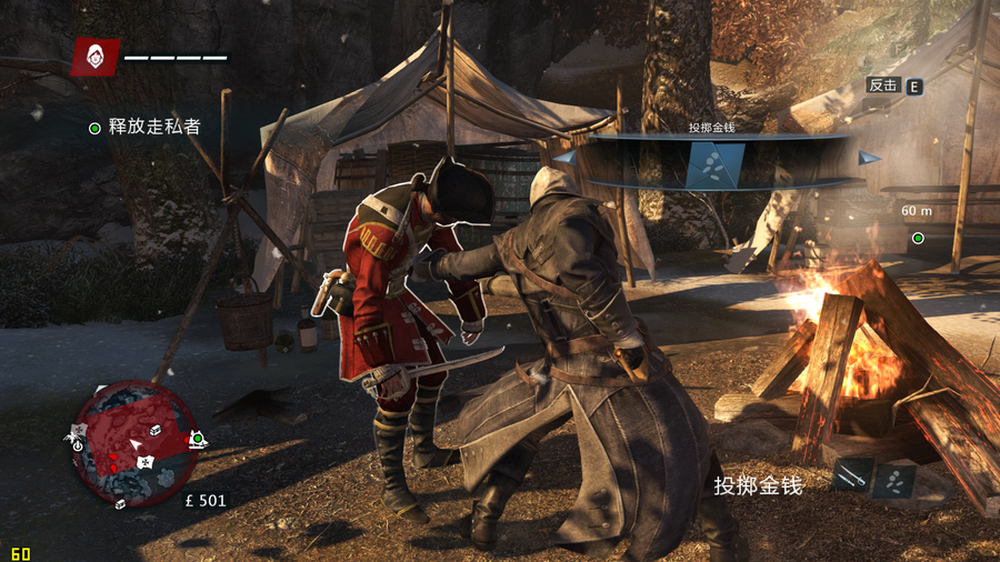This screenshot has height=562, width=1000.
Task: Cycle the weapon selector right with the arrow
Action: pos(868,157)
